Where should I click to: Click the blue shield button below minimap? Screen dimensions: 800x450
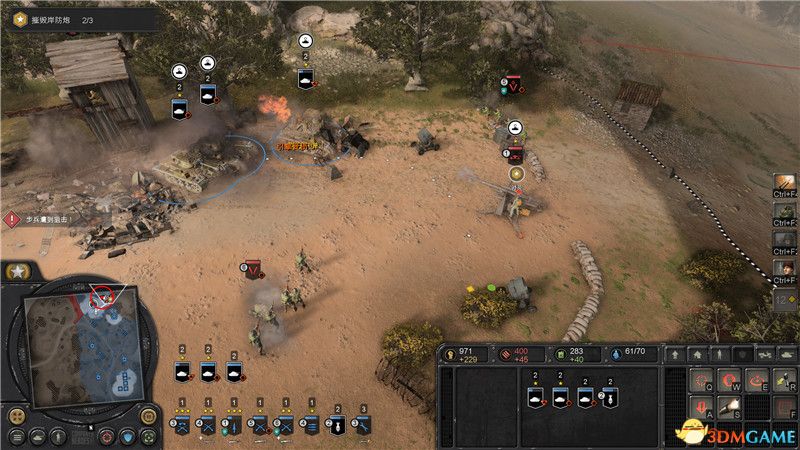[128, 437]
